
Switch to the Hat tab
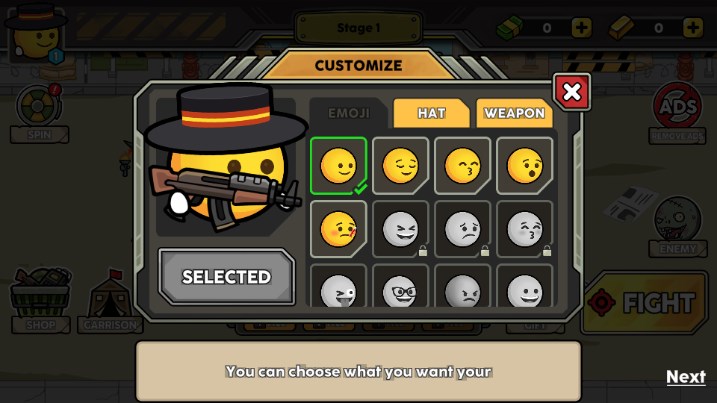pyautogui.click(x=431, y=113)
